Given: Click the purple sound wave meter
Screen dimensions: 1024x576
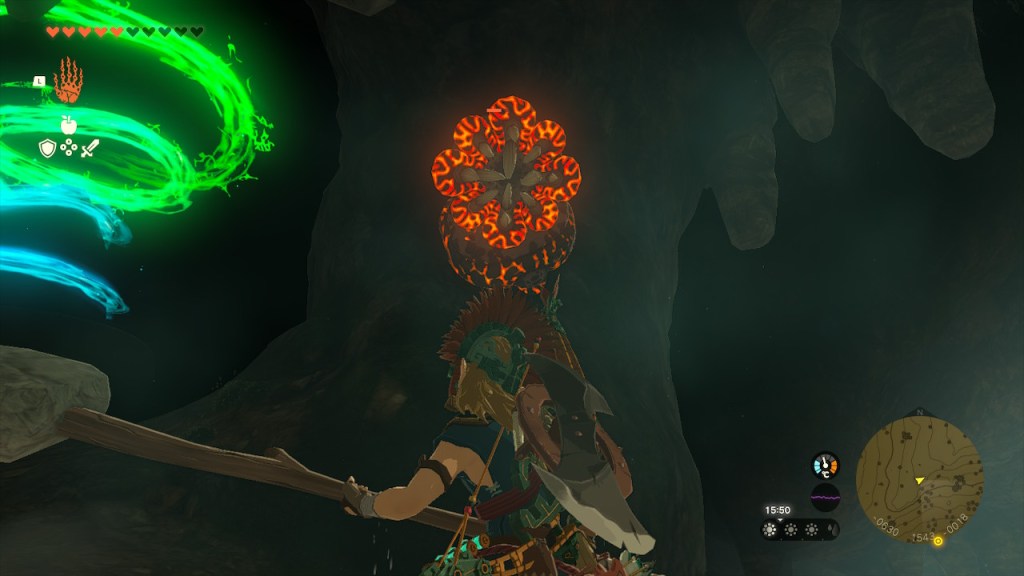Looking at the screenshot, I should click(825, 496).
